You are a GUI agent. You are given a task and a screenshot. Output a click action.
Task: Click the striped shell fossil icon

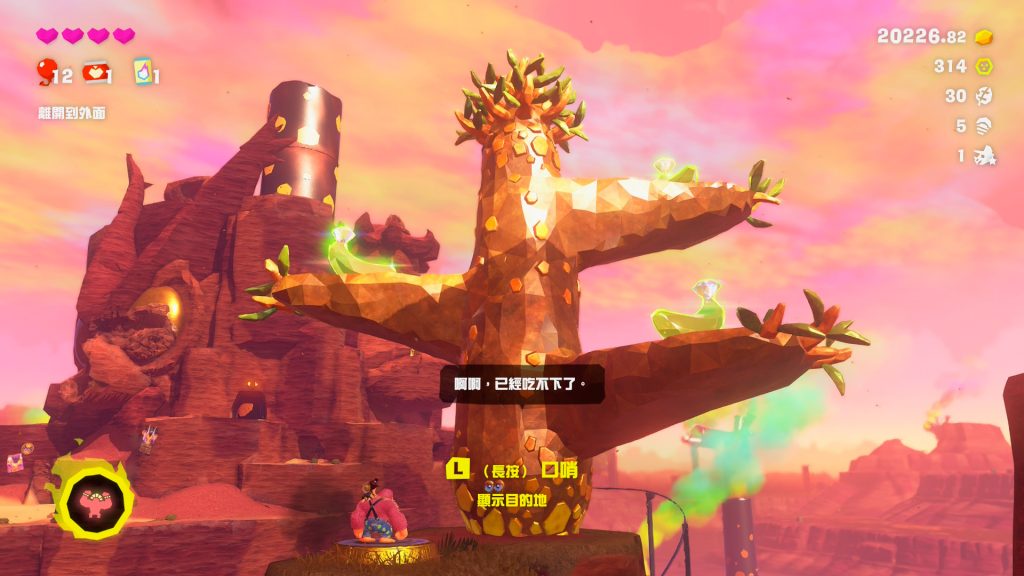tap(985, 126)
